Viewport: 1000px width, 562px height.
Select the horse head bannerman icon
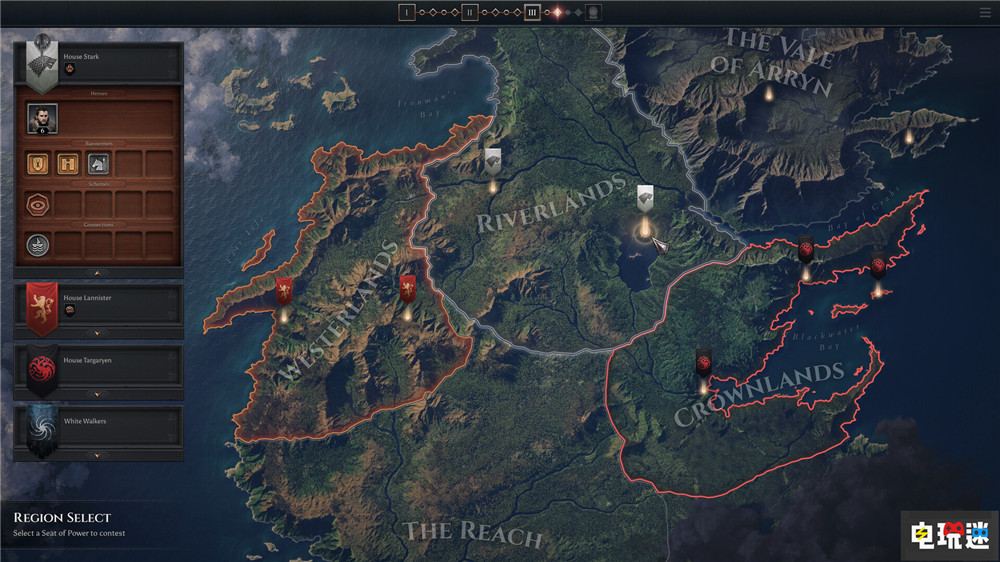98,163
